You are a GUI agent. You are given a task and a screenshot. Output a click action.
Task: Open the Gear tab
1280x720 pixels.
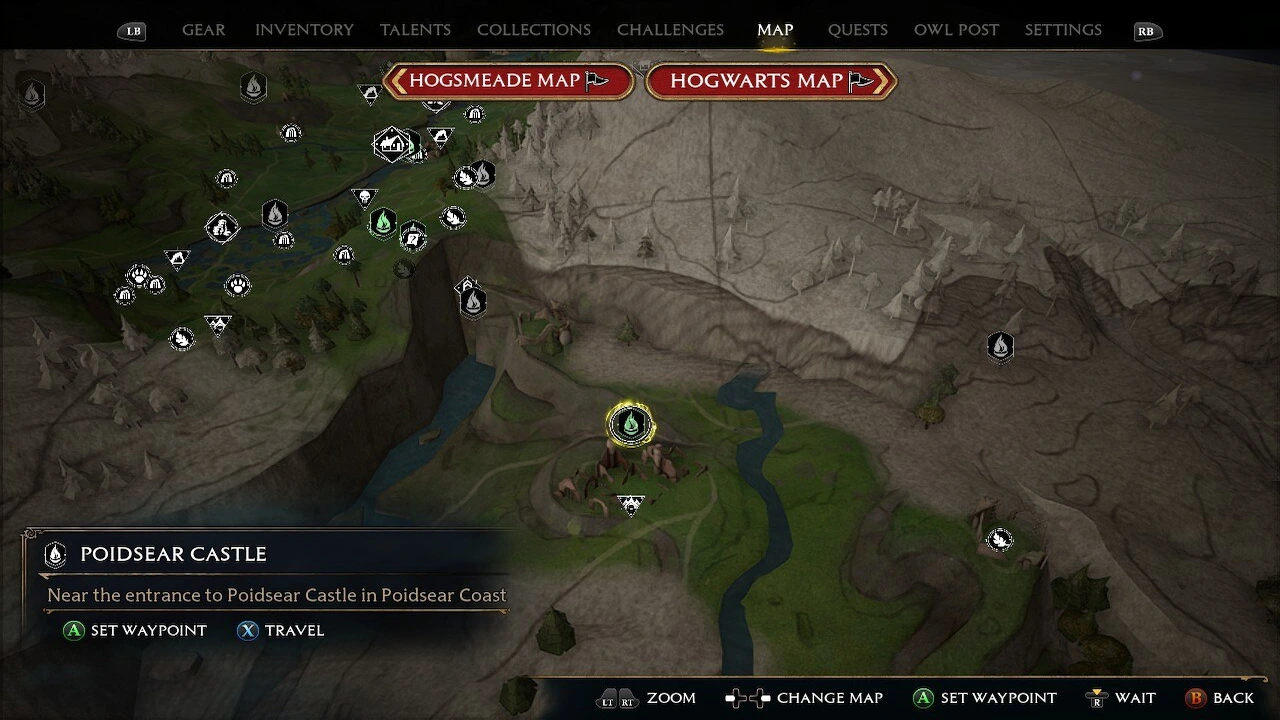(x=203, y=30)
